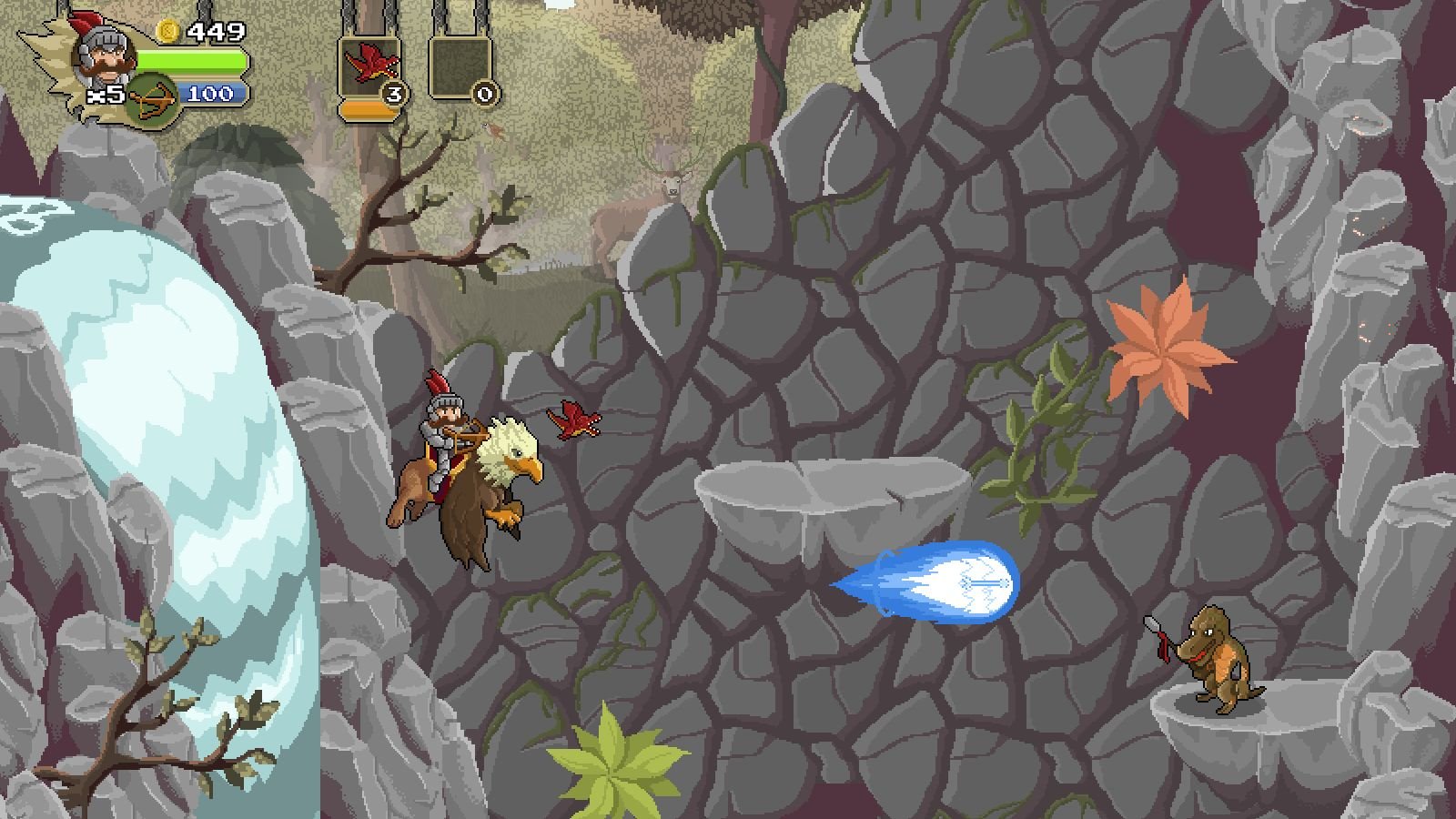Image resolution: width=1456 pixels, height=819 pixels.
Task: Click the circular 0 counter badge
Action: pyautogui.click(x=485, y=93)
